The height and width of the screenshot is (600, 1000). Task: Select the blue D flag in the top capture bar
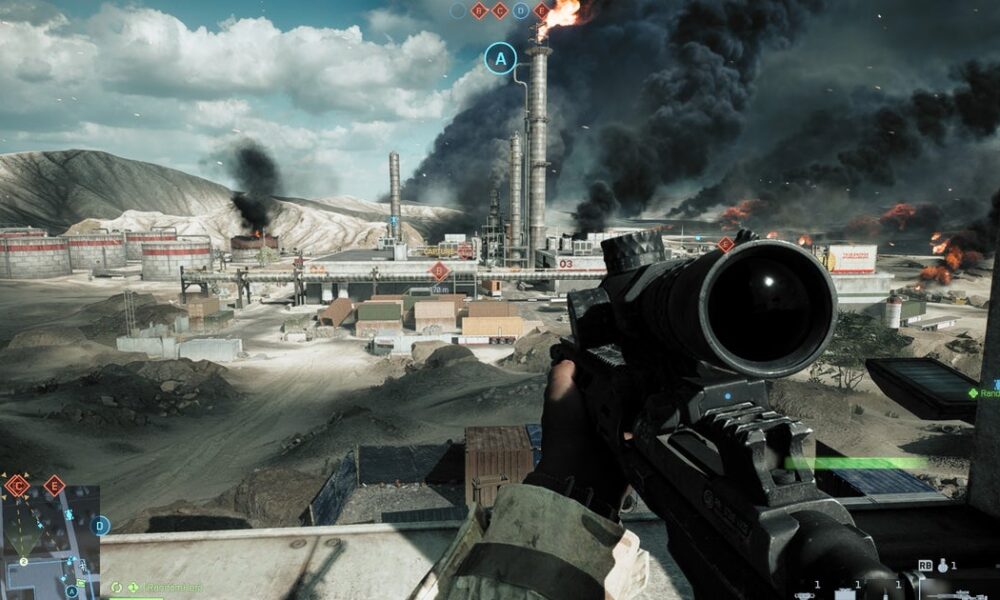coord(521,11)
